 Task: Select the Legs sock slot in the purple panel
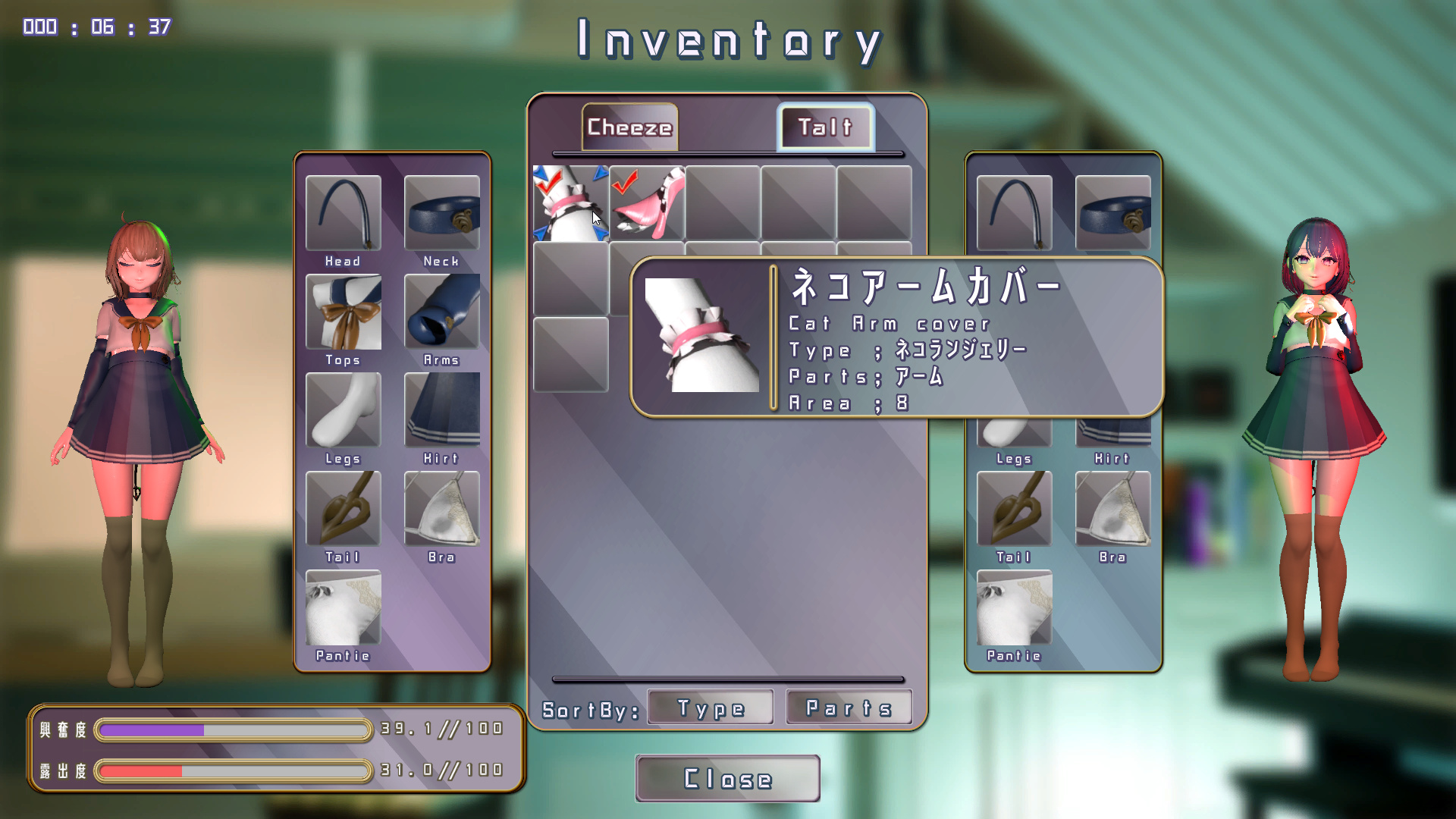(344, 410)
